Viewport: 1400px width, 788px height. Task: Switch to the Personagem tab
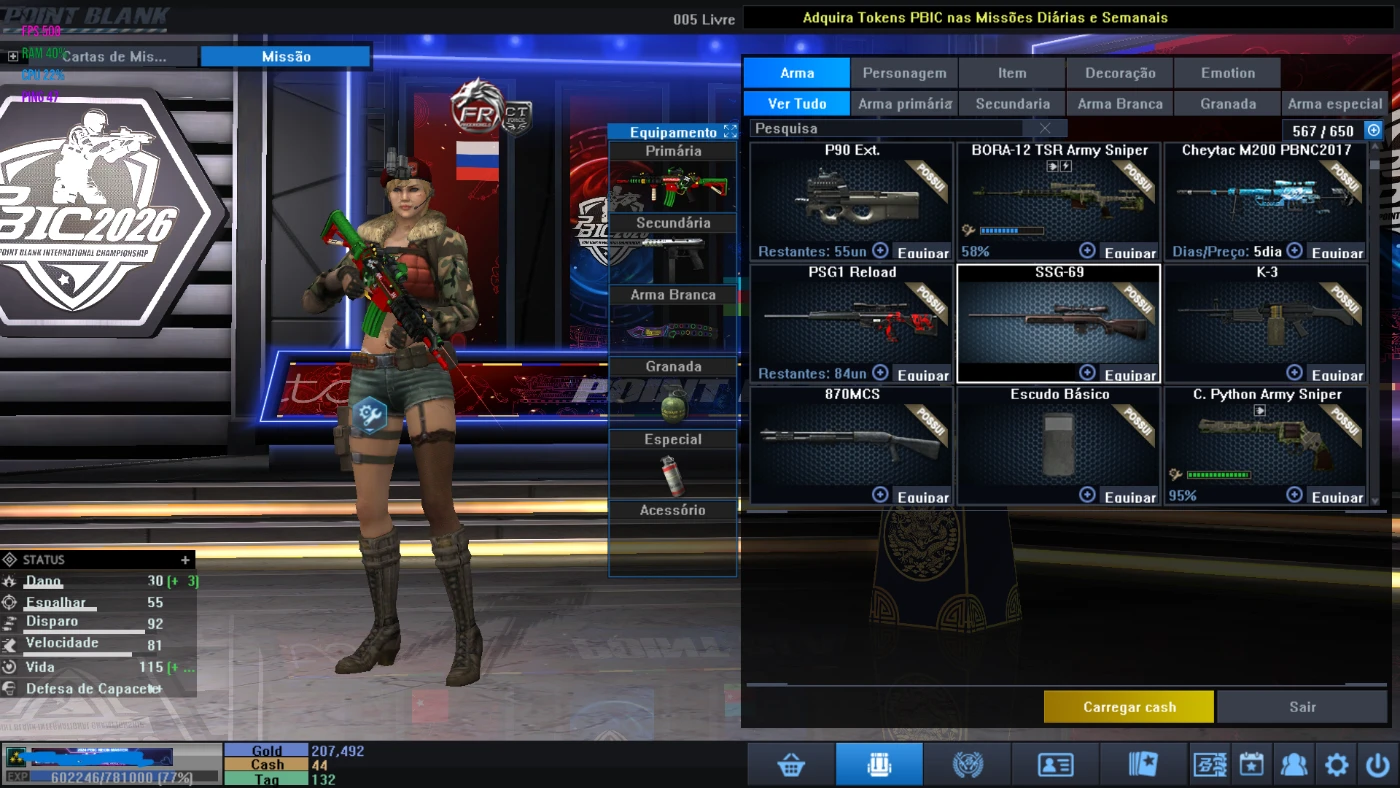click(904, 73)
